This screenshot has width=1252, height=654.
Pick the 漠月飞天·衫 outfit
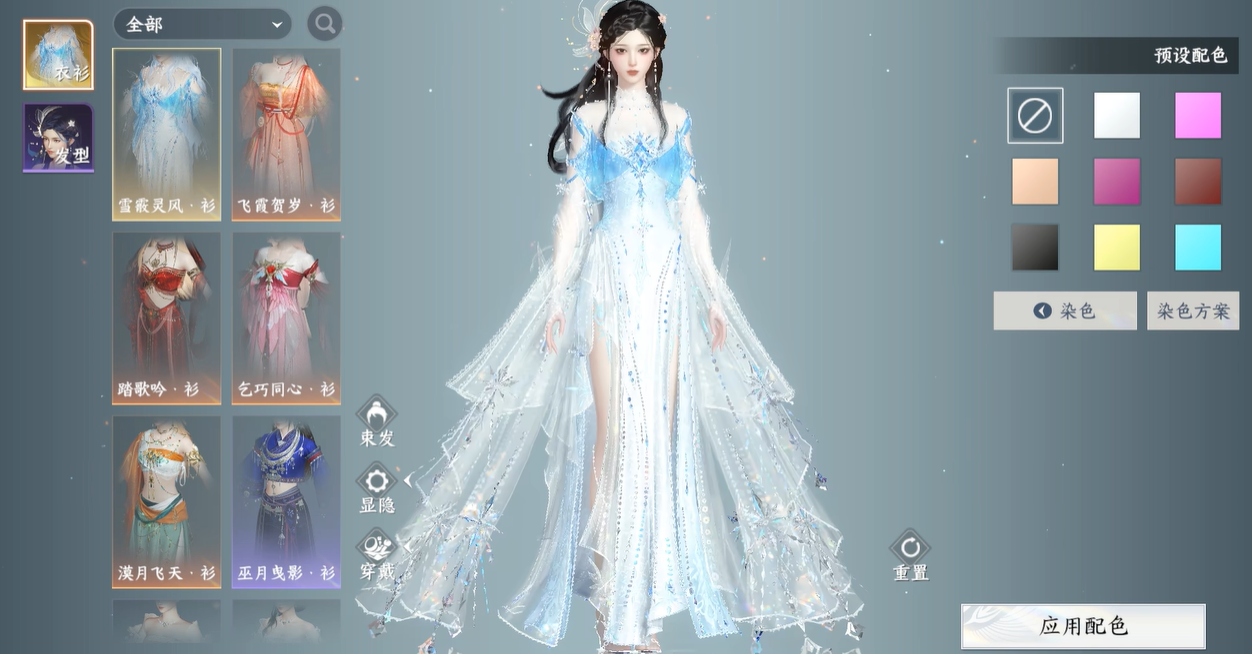(x=167, y=501)
